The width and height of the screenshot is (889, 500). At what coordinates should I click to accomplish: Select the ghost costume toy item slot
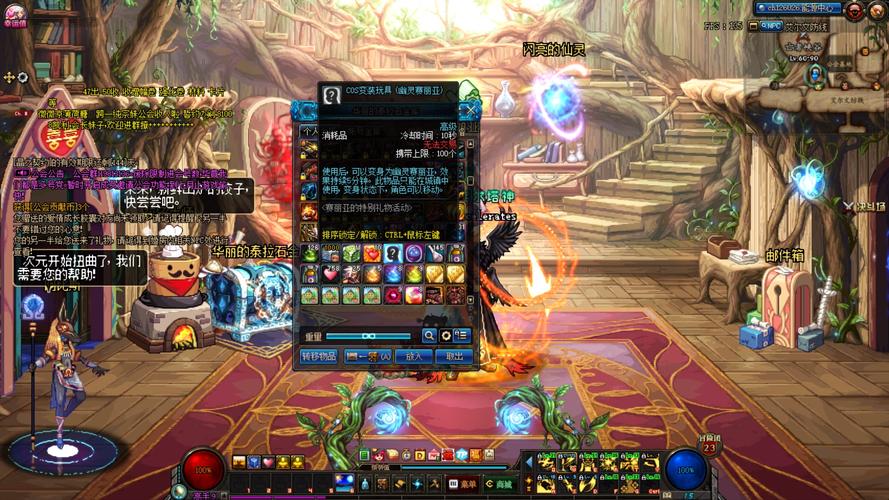[391, 254]
